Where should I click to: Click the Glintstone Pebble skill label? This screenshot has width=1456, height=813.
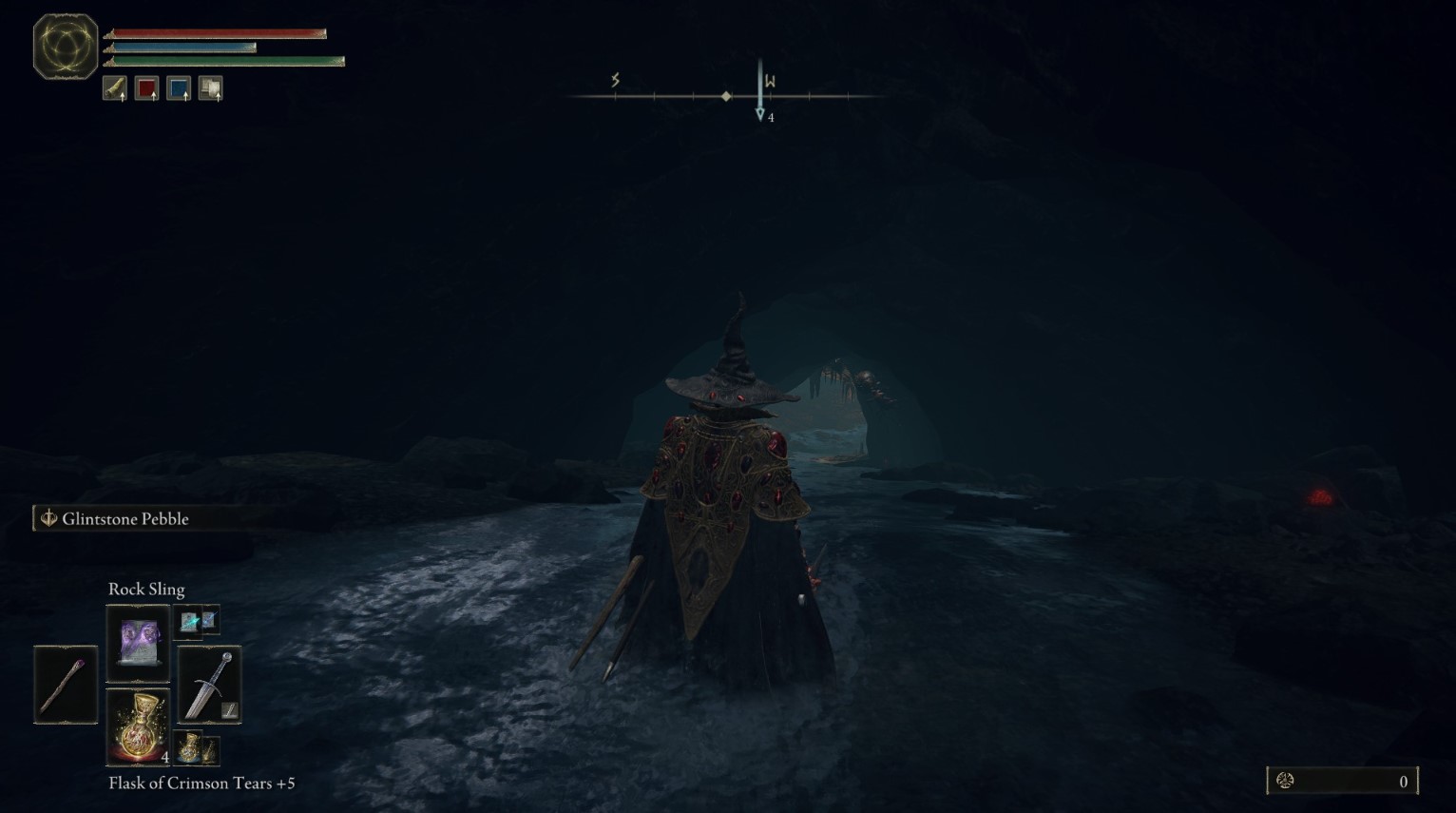[x=125, y=518]
